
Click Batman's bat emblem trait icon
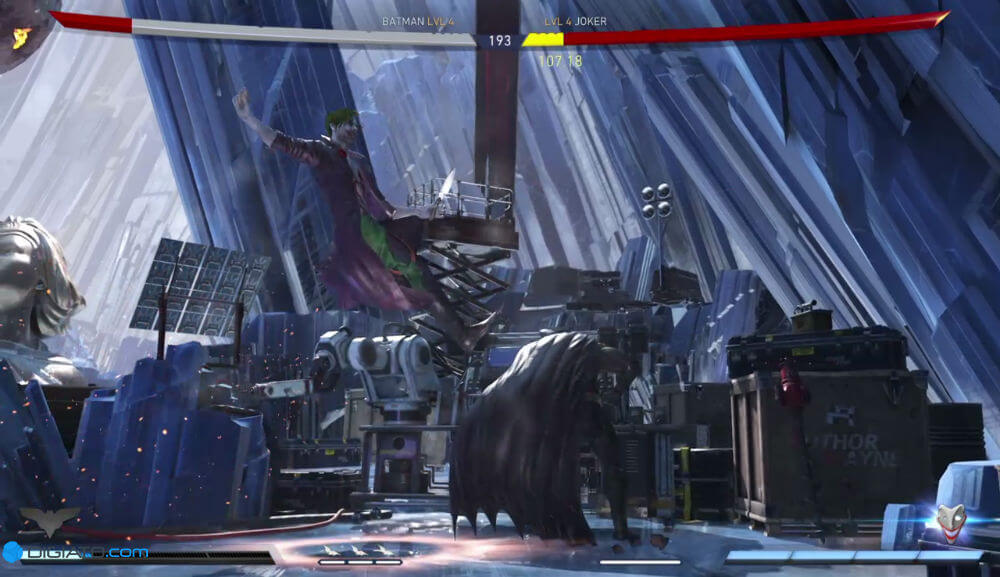pyautogui.click(x=49, y=519)
